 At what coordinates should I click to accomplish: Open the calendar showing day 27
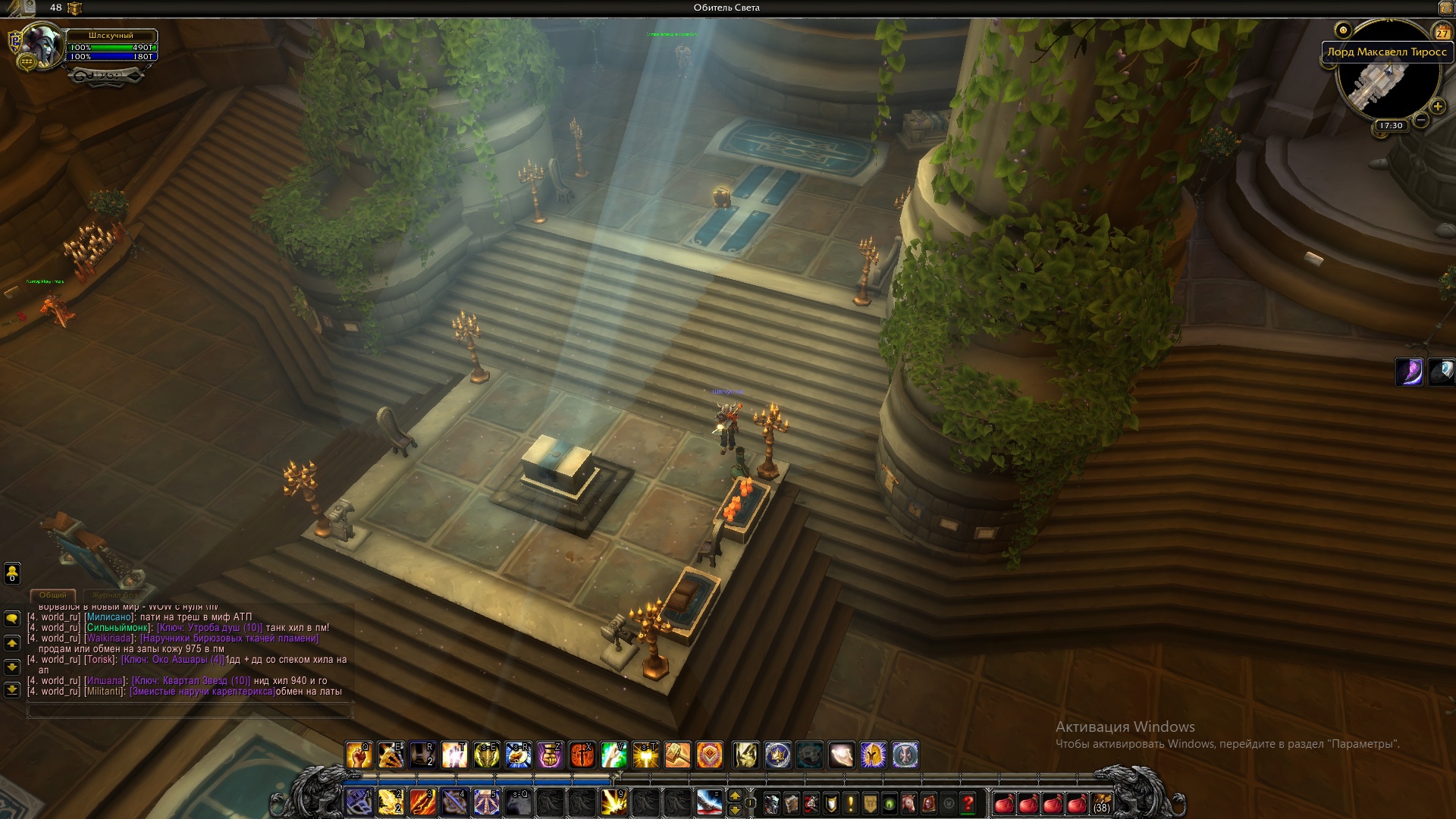1442,32
